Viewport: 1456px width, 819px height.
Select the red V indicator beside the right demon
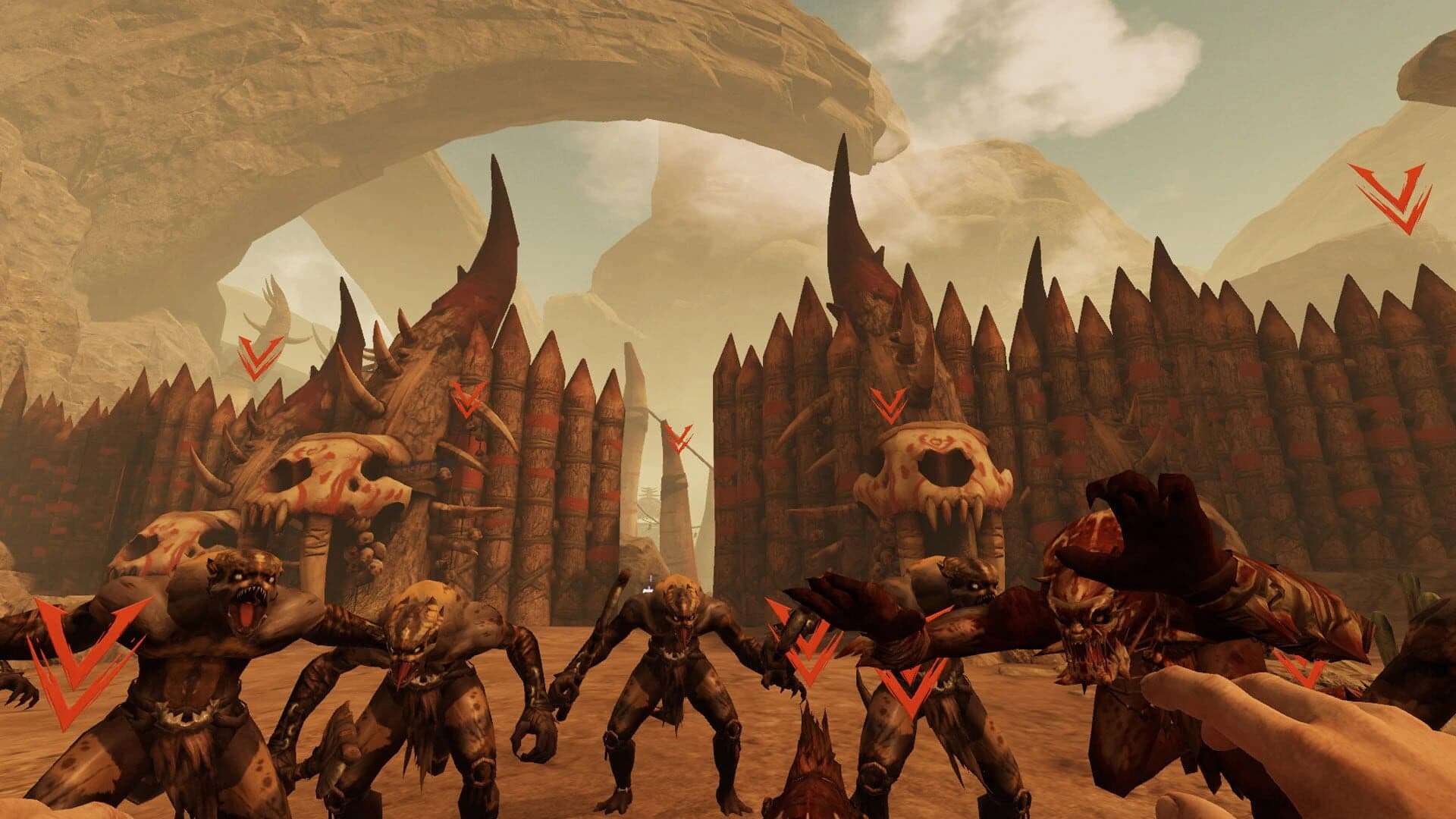[908, 686]
